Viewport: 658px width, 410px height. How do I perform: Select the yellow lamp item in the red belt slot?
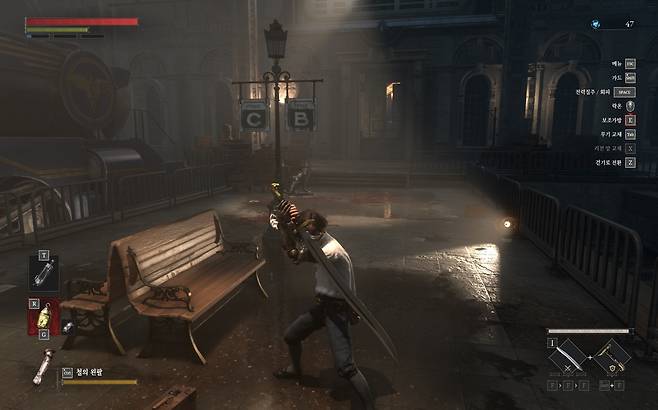pos(44,317)
